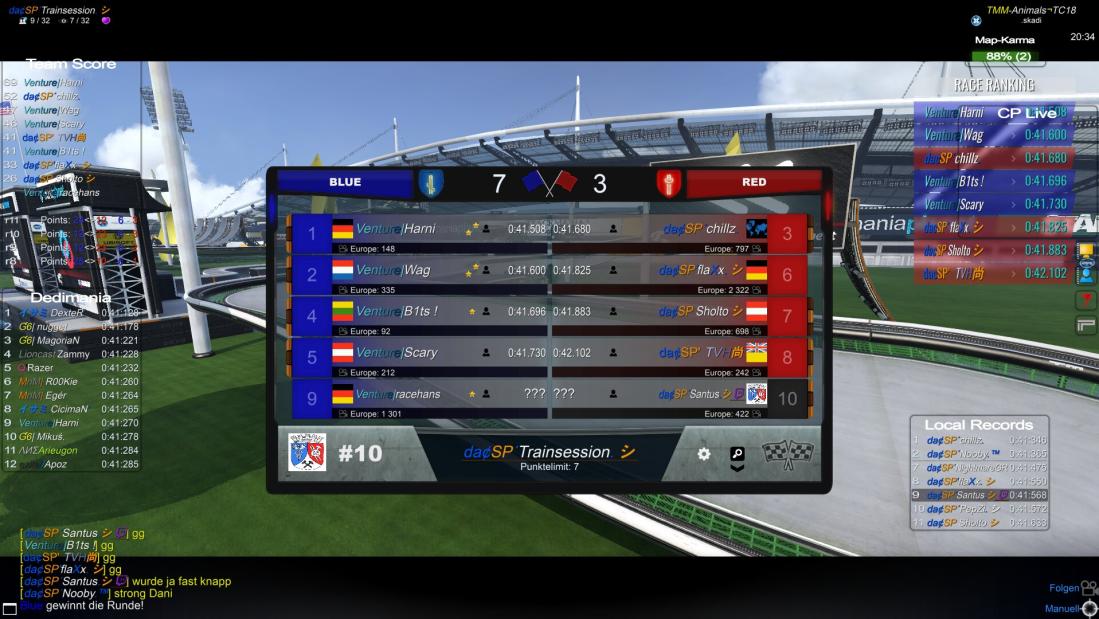This screenshot has width=1099, height=619.
Task: Select chillz in the red team column
Action: coord(680,234)
